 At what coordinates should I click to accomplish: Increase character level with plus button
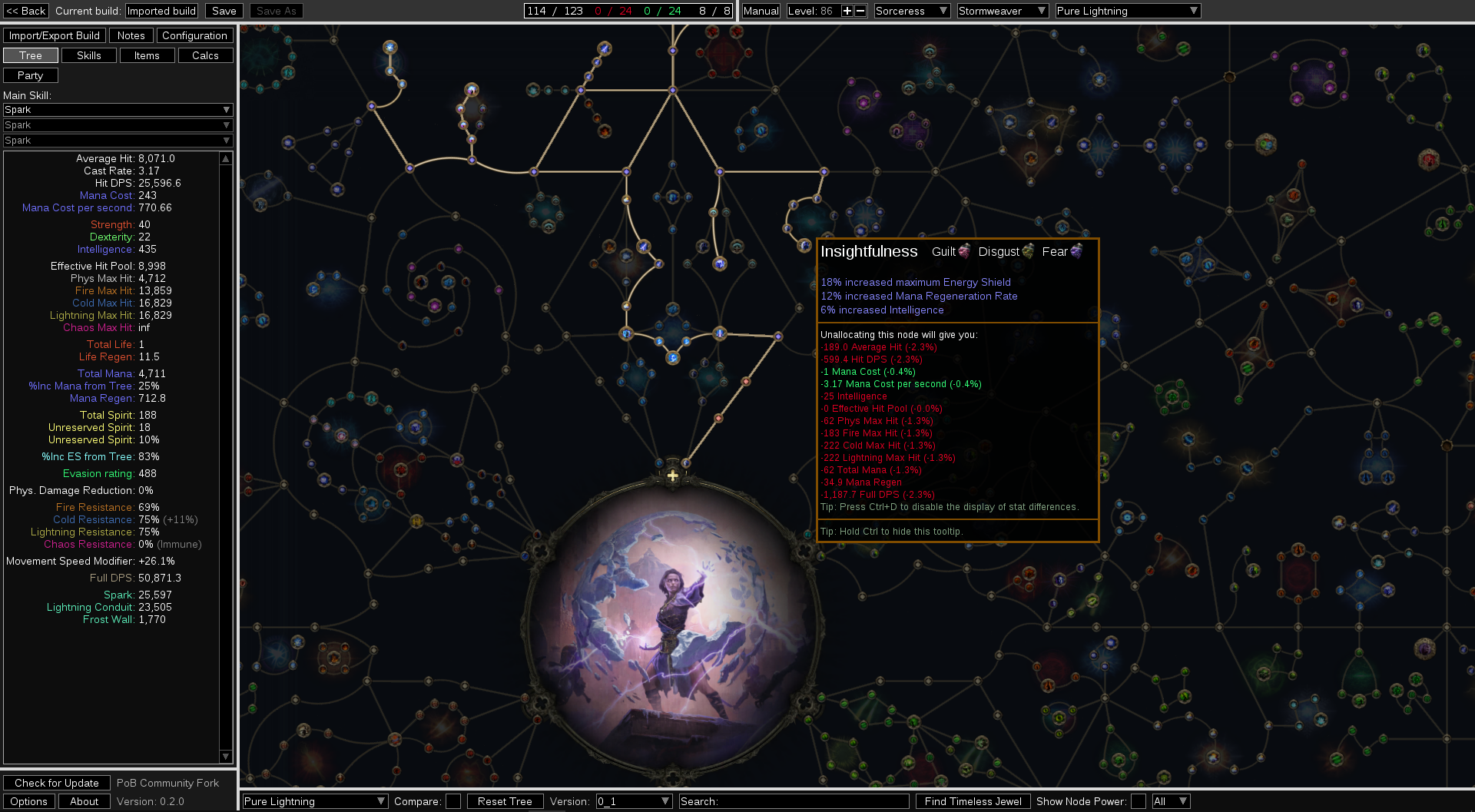point(847,11)
